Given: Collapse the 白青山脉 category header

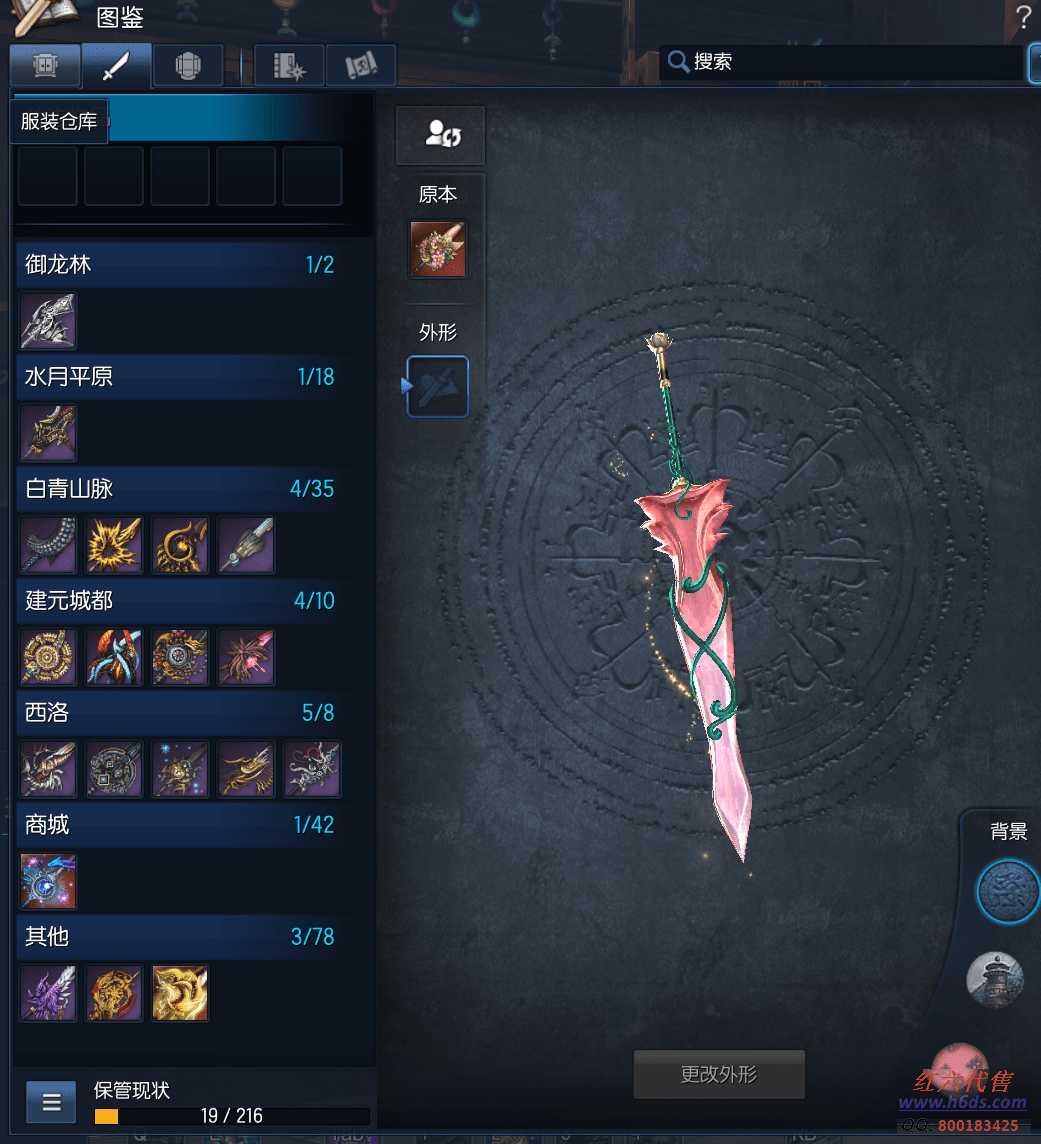Looking at the screenshot, I should coord(182,489).
